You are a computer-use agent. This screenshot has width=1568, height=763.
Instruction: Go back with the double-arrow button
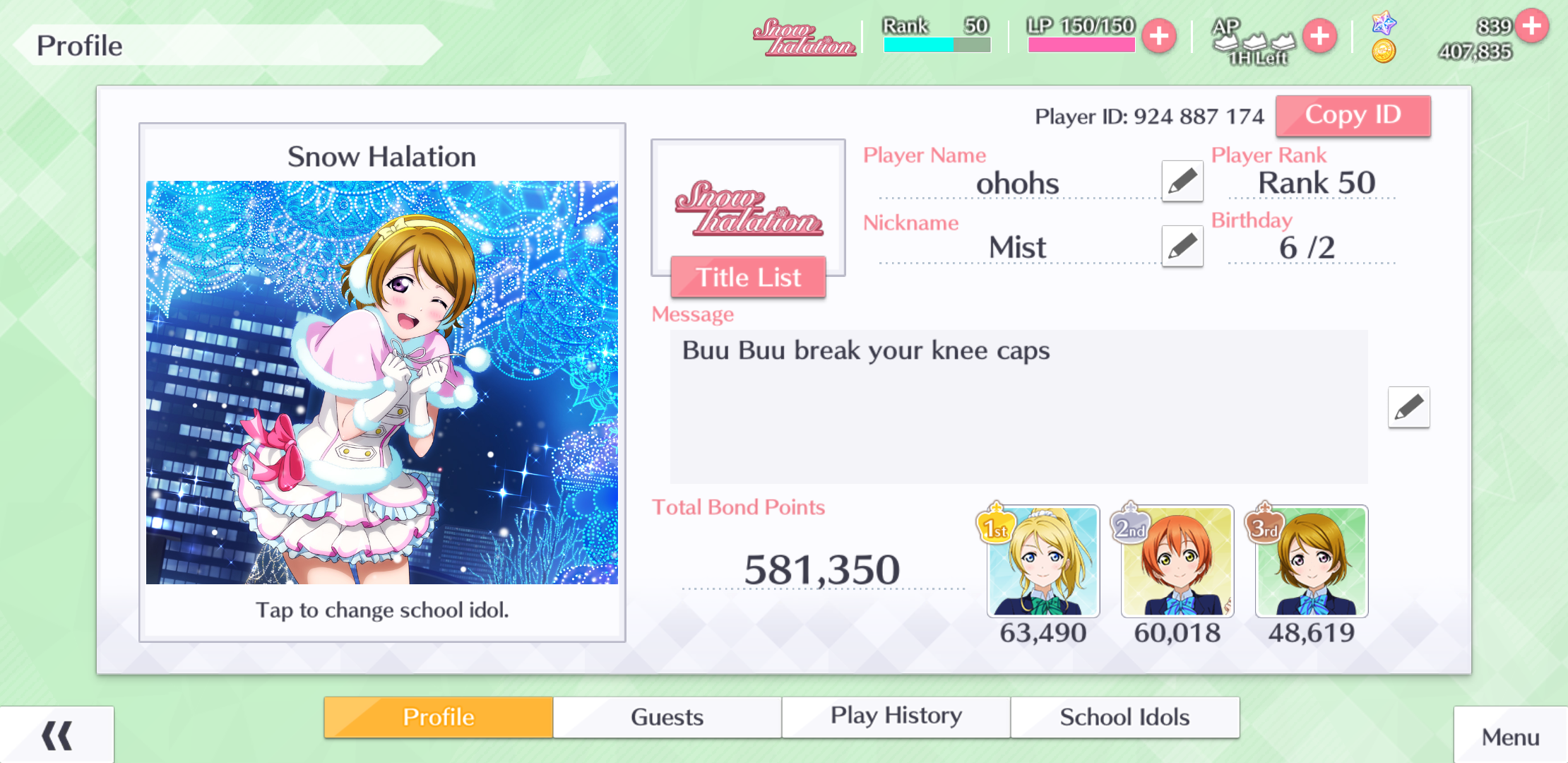pyautogui.click(x=57, y=735)
